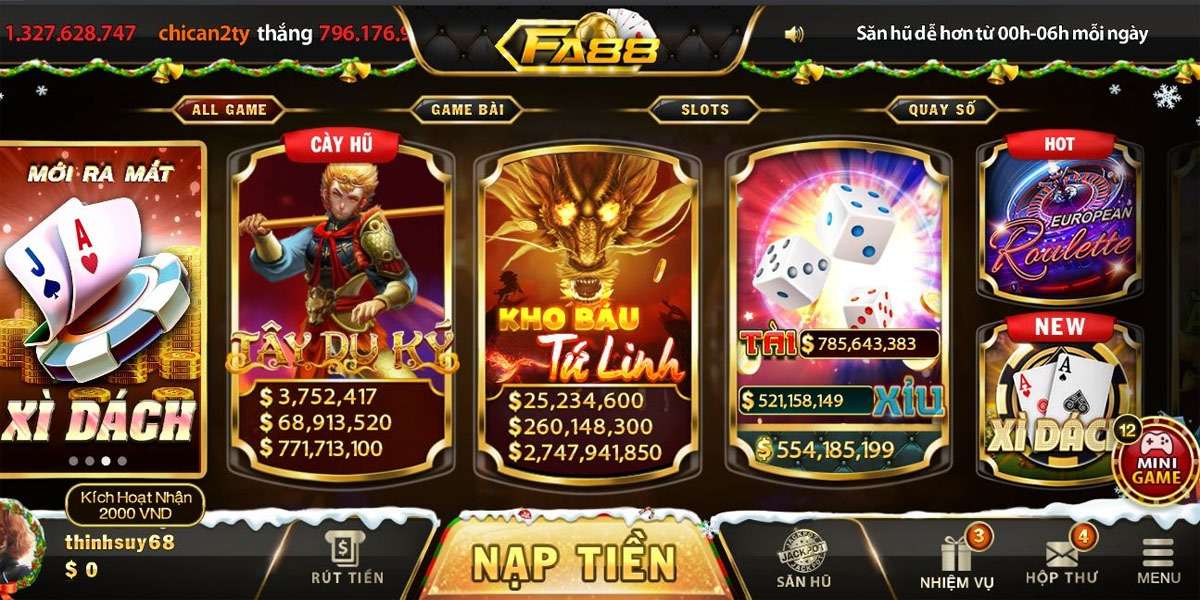Click the Mới Ra Mắt Xì Dách banner
1200x600 pixels.
coord(100,310)
